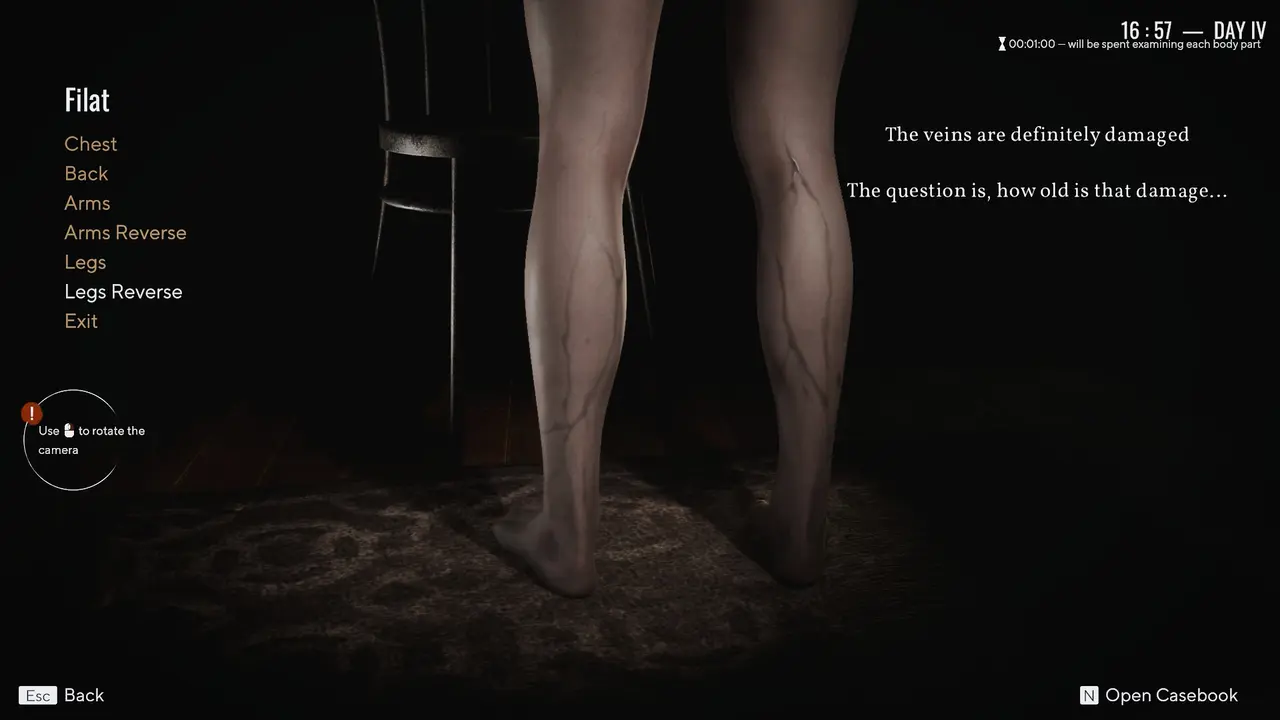Select the highlighted Legs Reverse option
The image size is (1280, 720).
tap(123, 291)
